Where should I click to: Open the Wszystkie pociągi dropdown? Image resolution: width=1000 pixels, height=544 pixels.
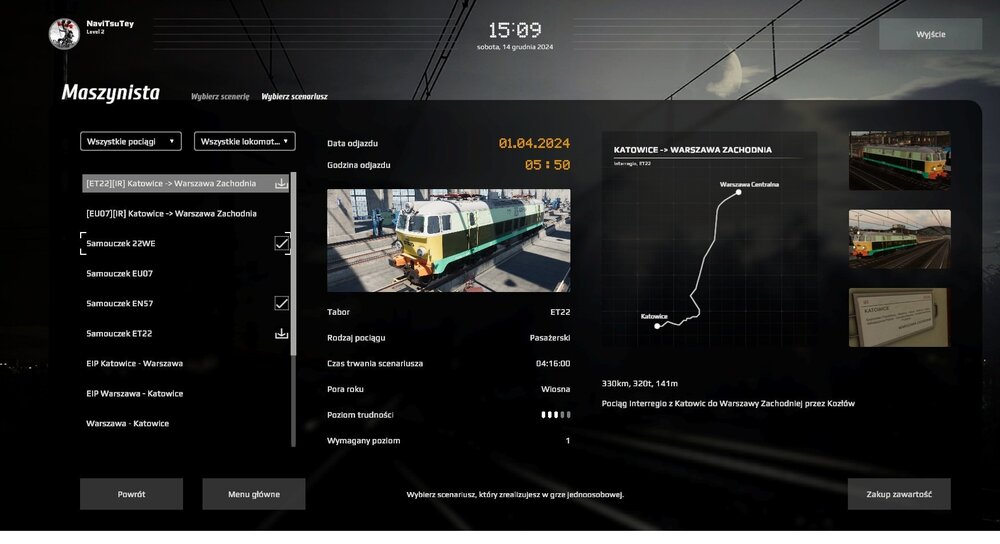tap(131, 142)
